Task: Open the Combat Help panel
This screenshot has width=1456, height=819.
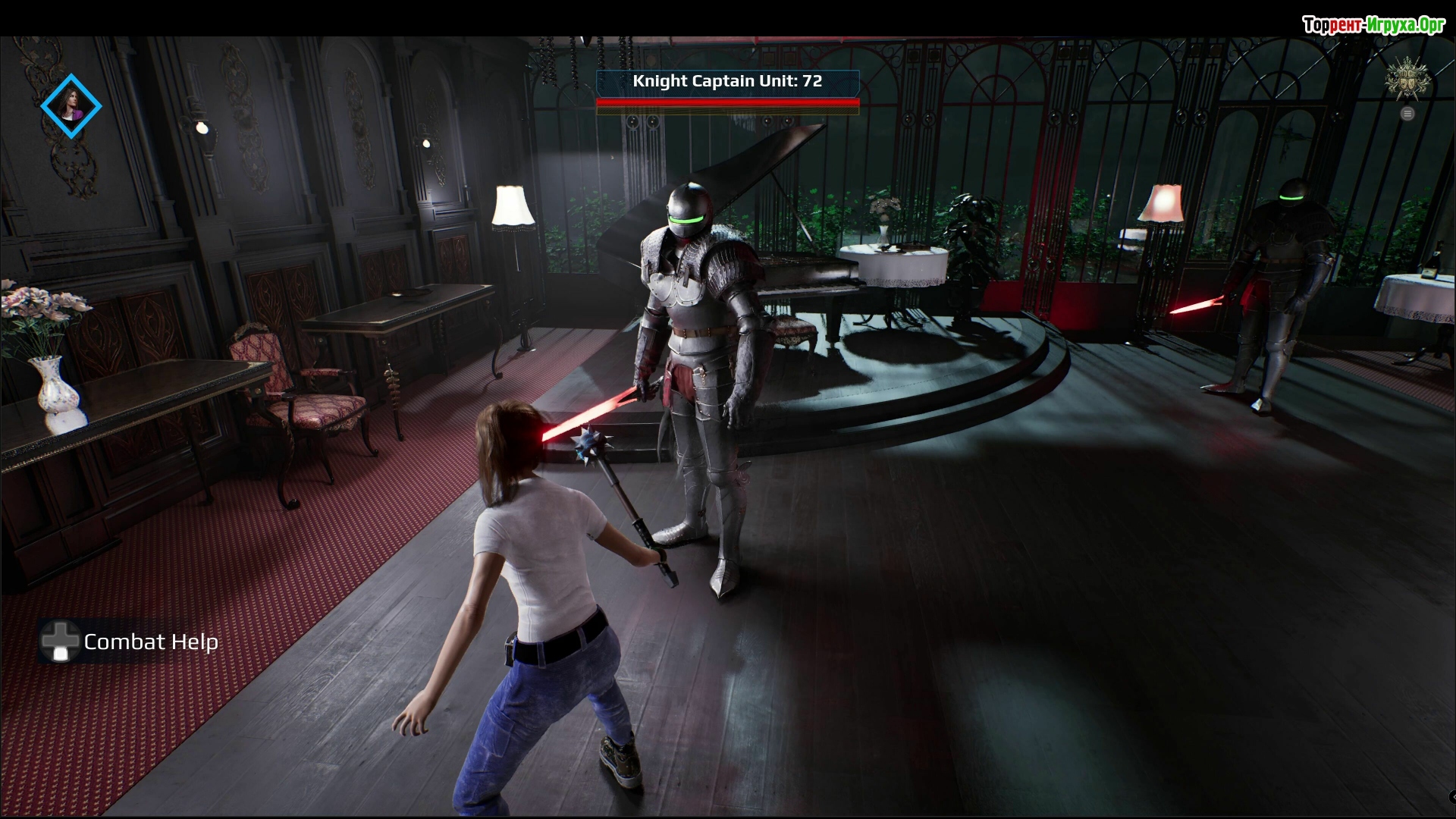Action: [x=130, y=642]
